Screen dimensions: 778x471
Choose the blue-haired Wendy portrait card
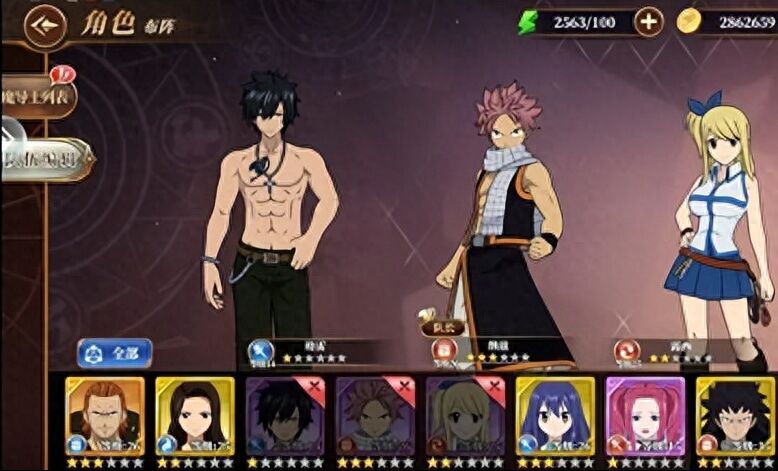click(554, 415)
